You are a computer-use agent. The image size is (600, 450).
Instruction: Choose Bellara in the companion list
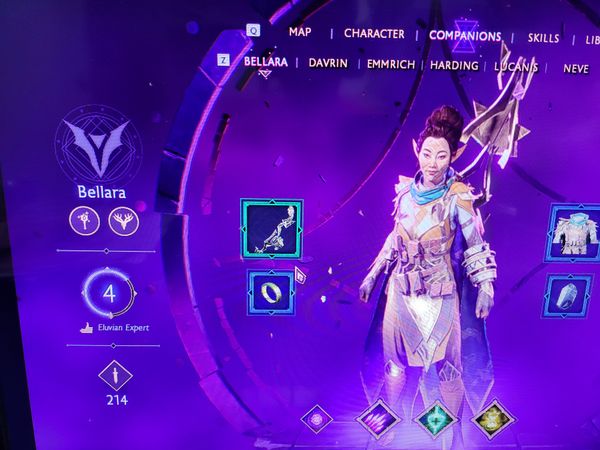click(265, 62)
